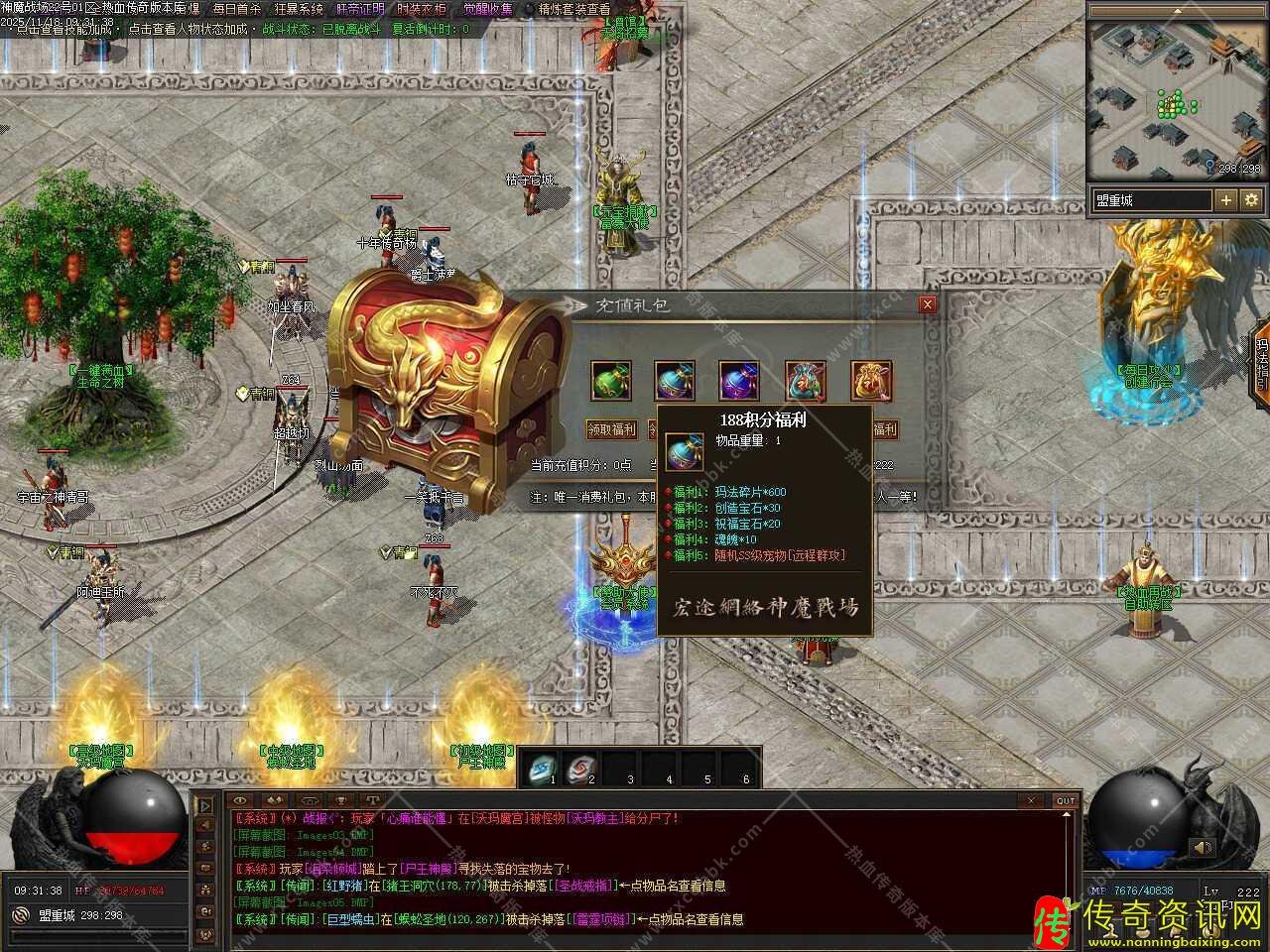This screenshot has width=1270, height=952.
Task: Select the purple gift pouch icon
Action: (x=739, y=381)
